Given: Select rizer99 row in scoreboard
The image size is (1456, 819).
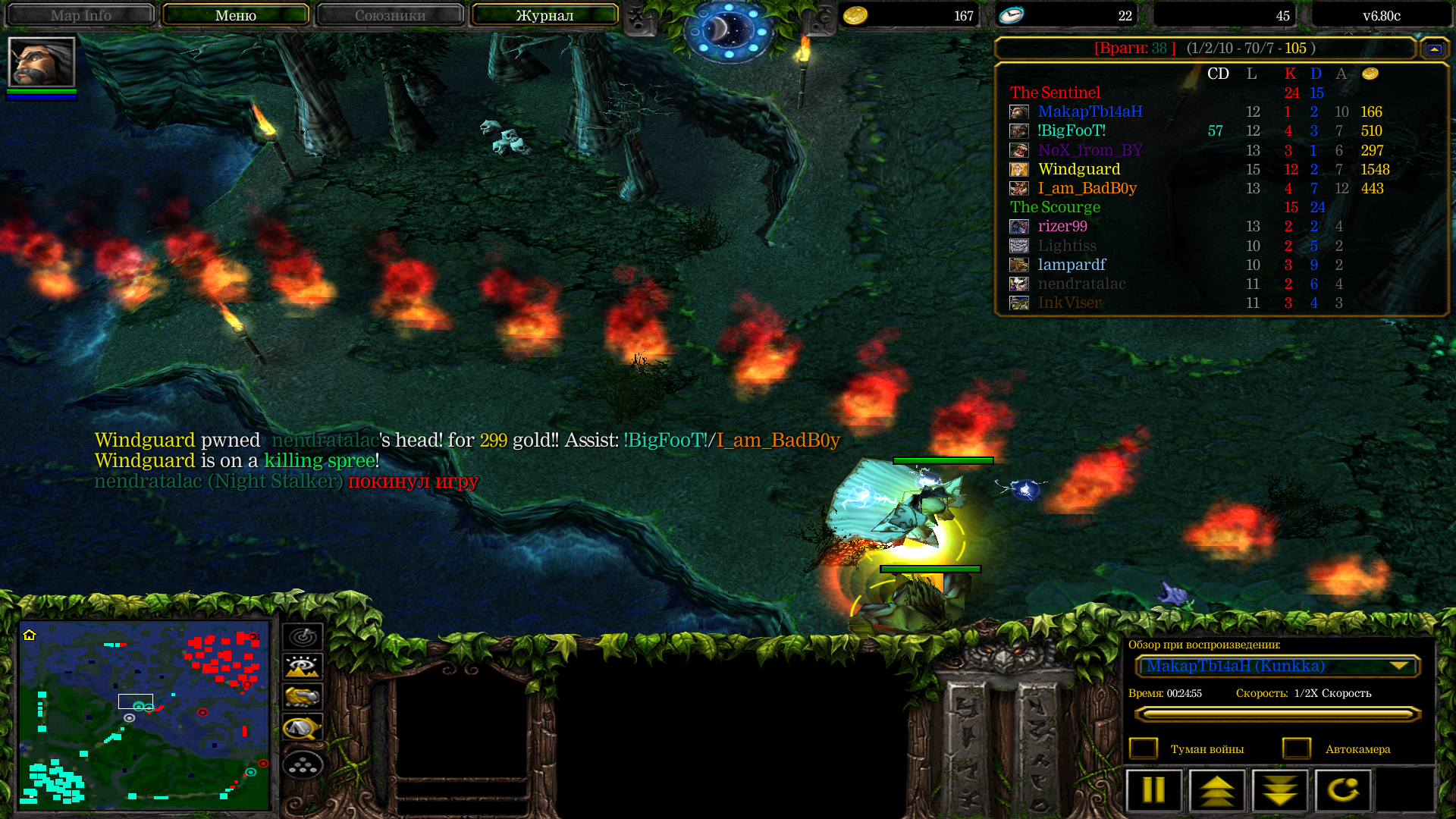Looking at the screenshot, I should (x=1062, y=226).
